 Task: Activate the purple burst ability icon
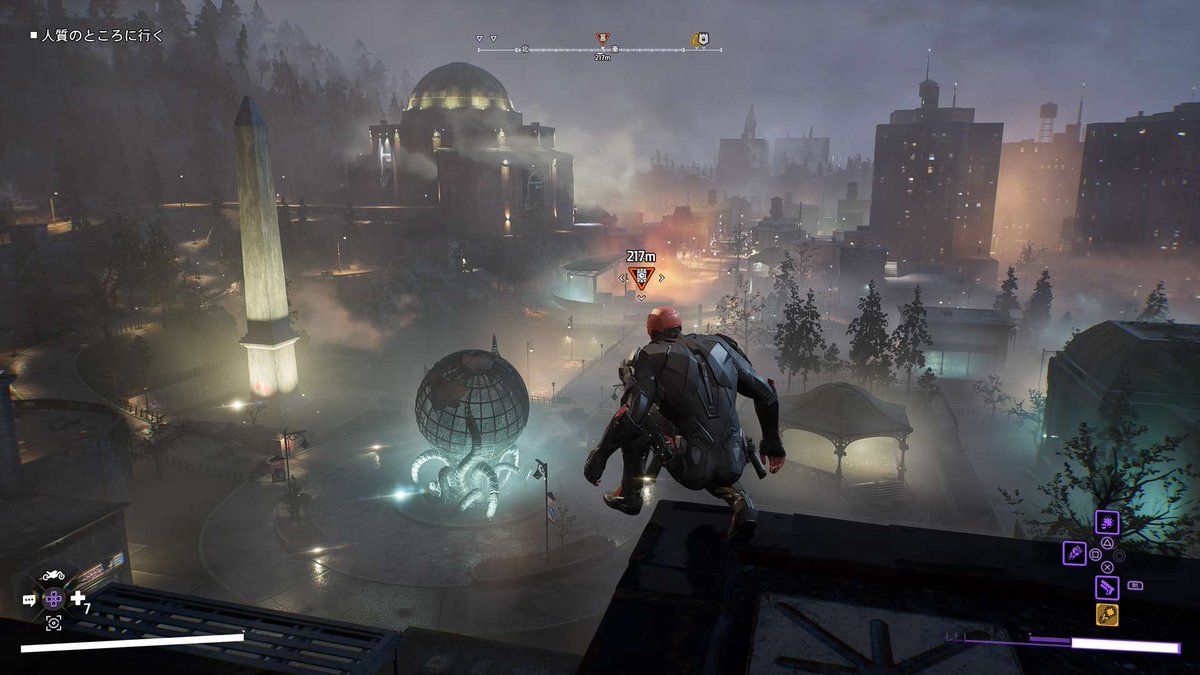click(1107, 522)
